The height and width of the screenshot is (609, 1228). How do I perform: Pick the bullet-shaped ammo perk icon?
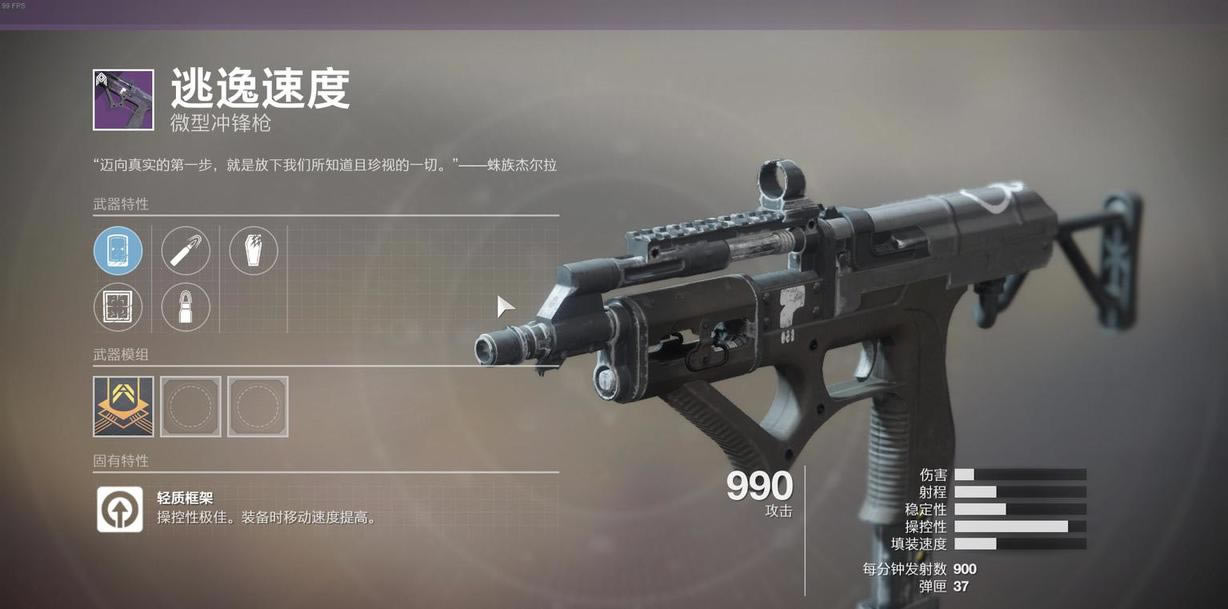click(186, 307)
